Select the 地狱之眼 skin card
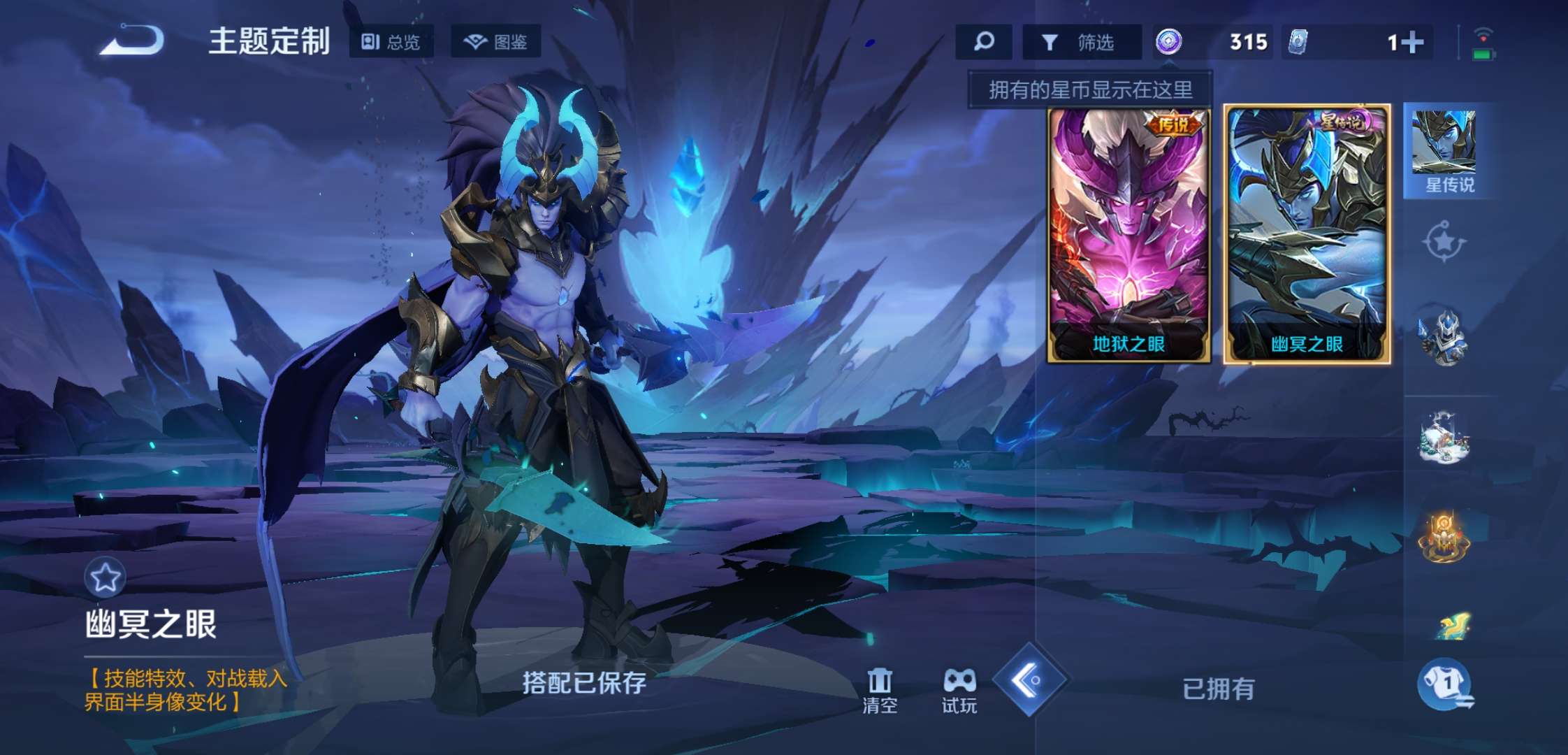The height and width of the screenshot is (755, 1568). pos(1128,235)
